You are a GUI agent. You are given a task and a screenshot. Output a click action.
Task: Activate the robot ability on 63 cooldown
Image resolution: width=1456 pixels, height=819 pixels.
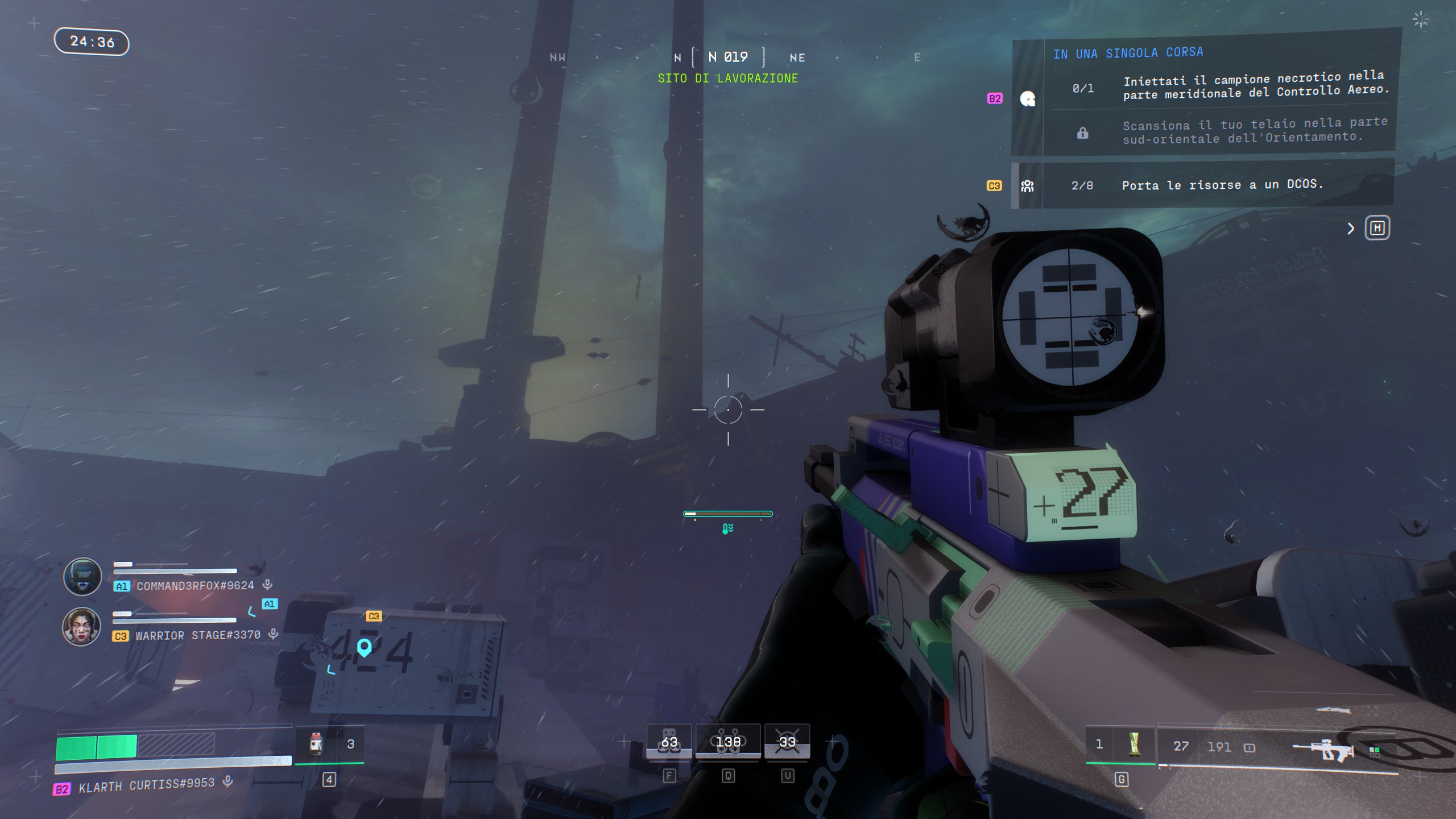point(669,742)
